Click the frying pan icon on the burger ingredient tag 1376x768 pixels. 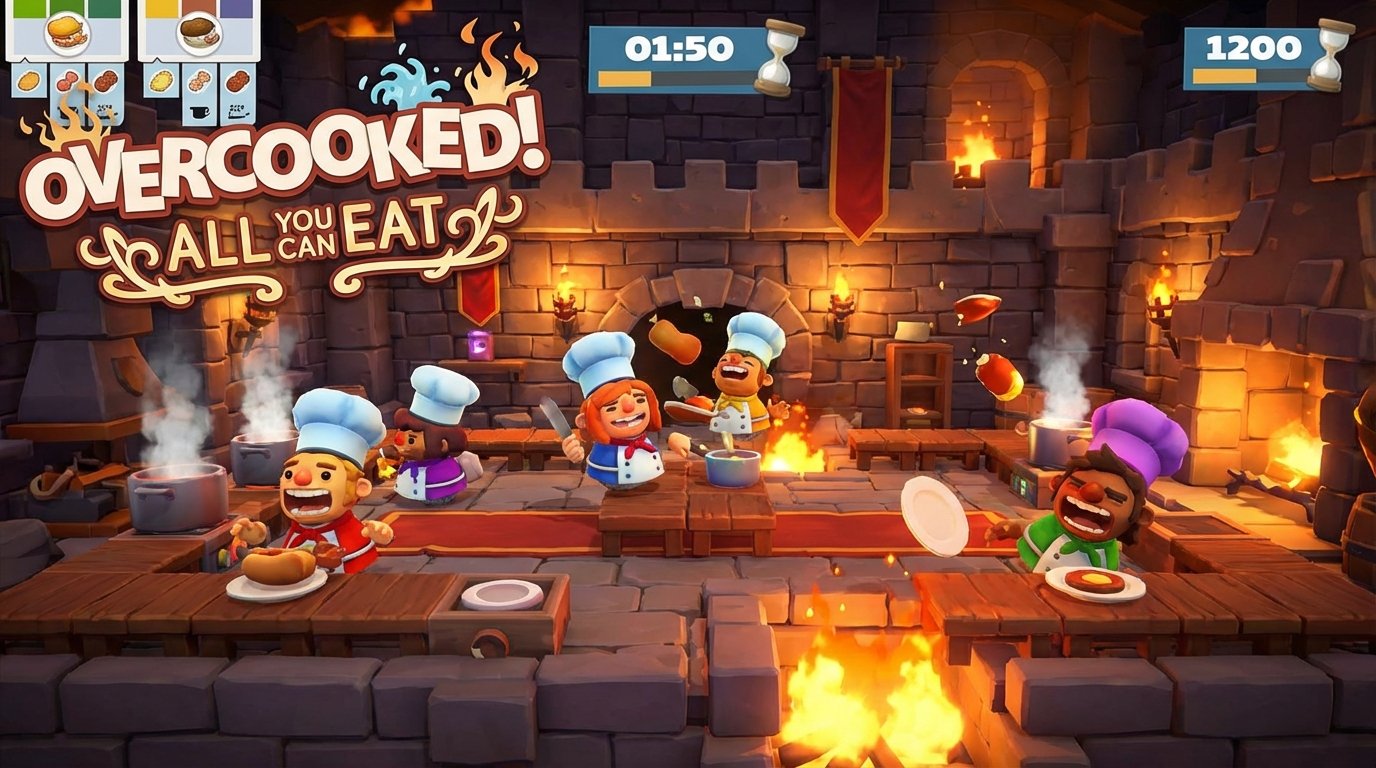[66, 111]
